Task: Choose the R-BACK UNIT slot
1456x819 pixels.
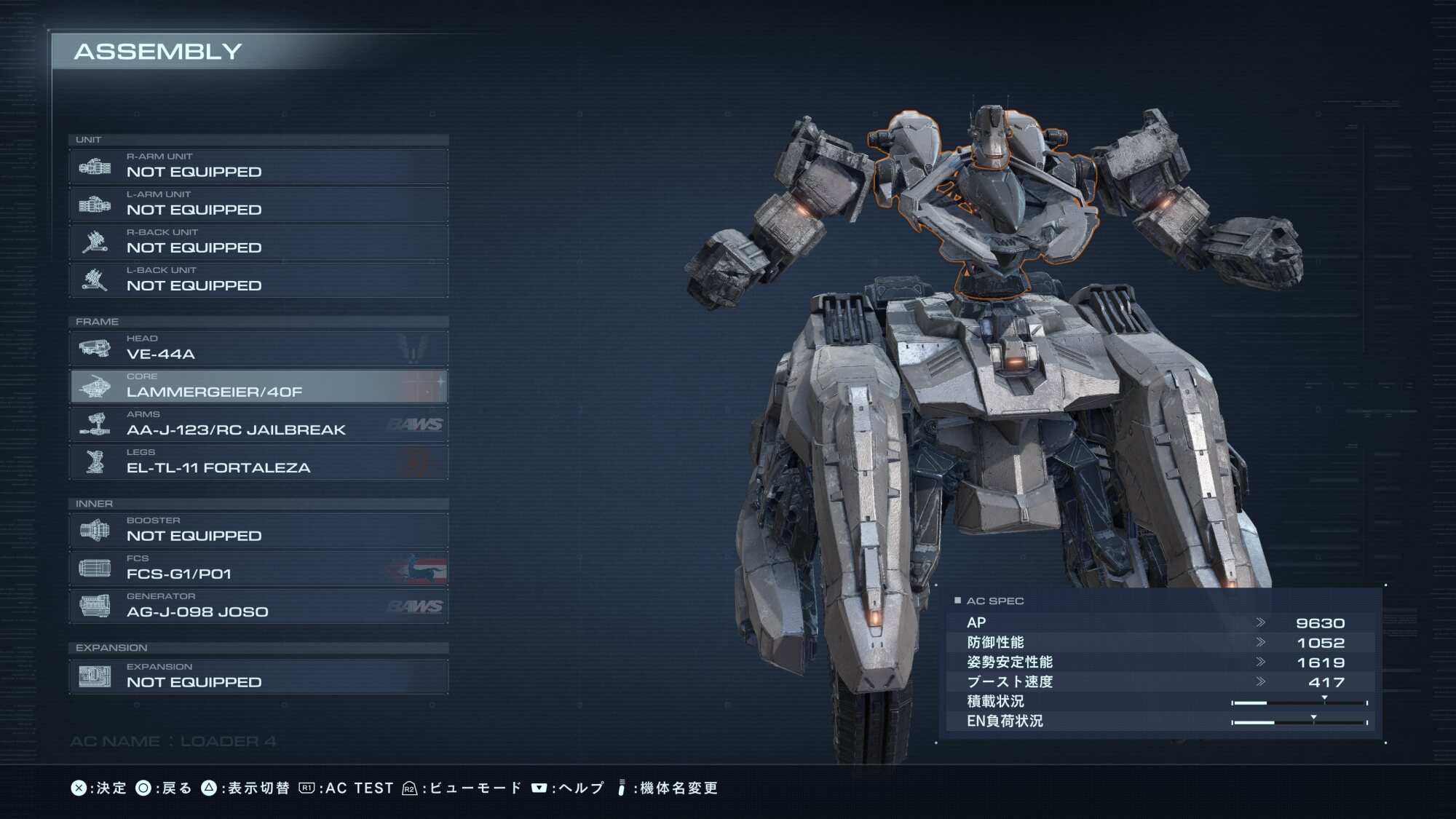Action: click(258, 242)
